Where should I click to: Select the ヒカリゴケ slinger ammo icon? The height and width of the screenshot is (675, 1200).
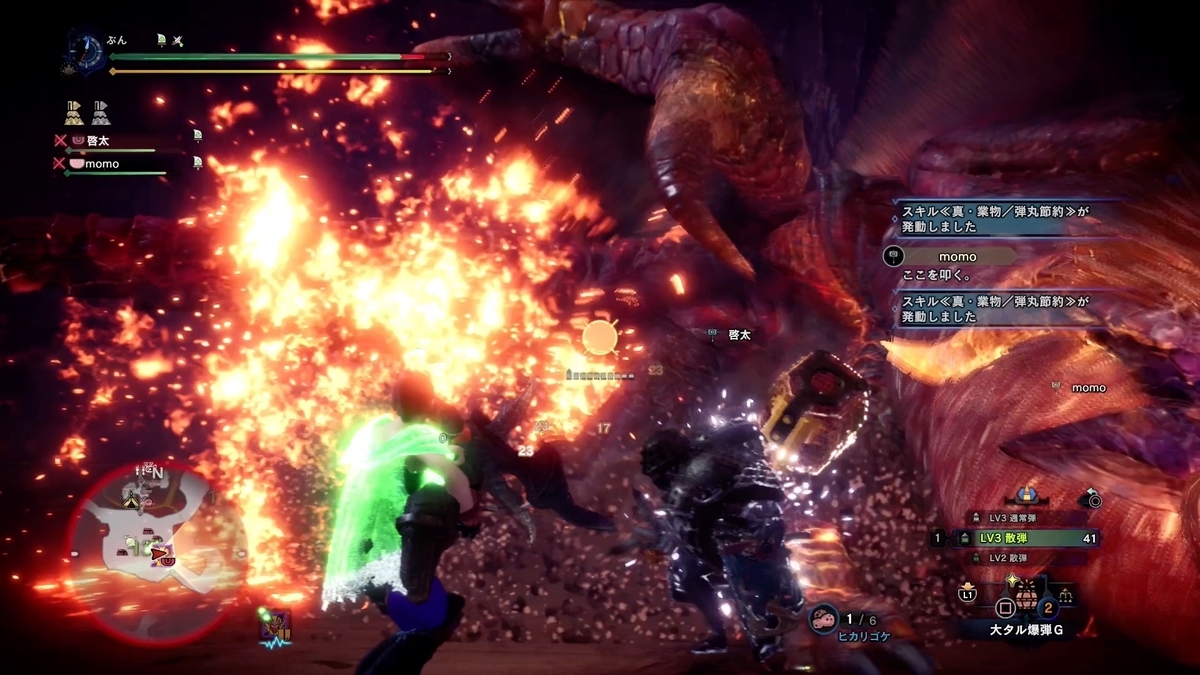[x=825, y=619]
